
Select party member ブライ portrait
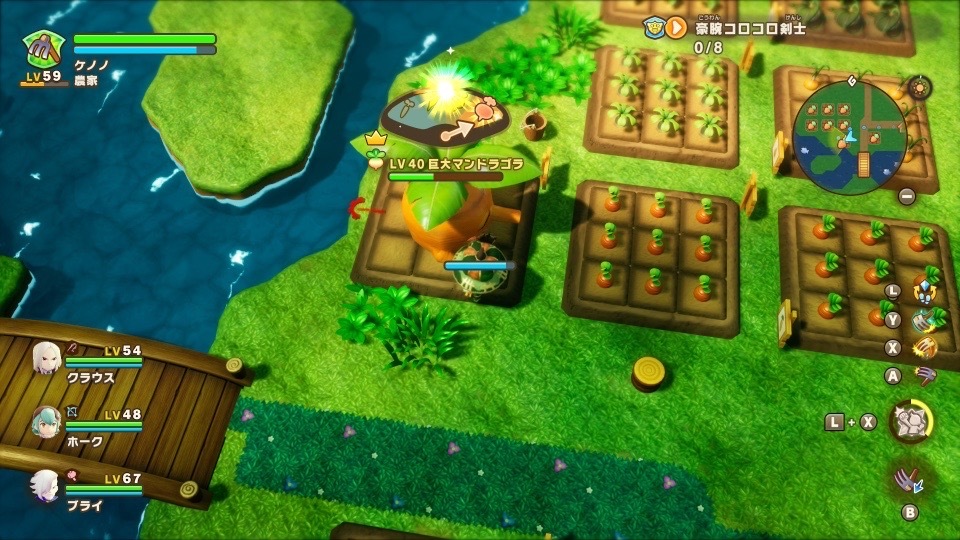point(46,485)
